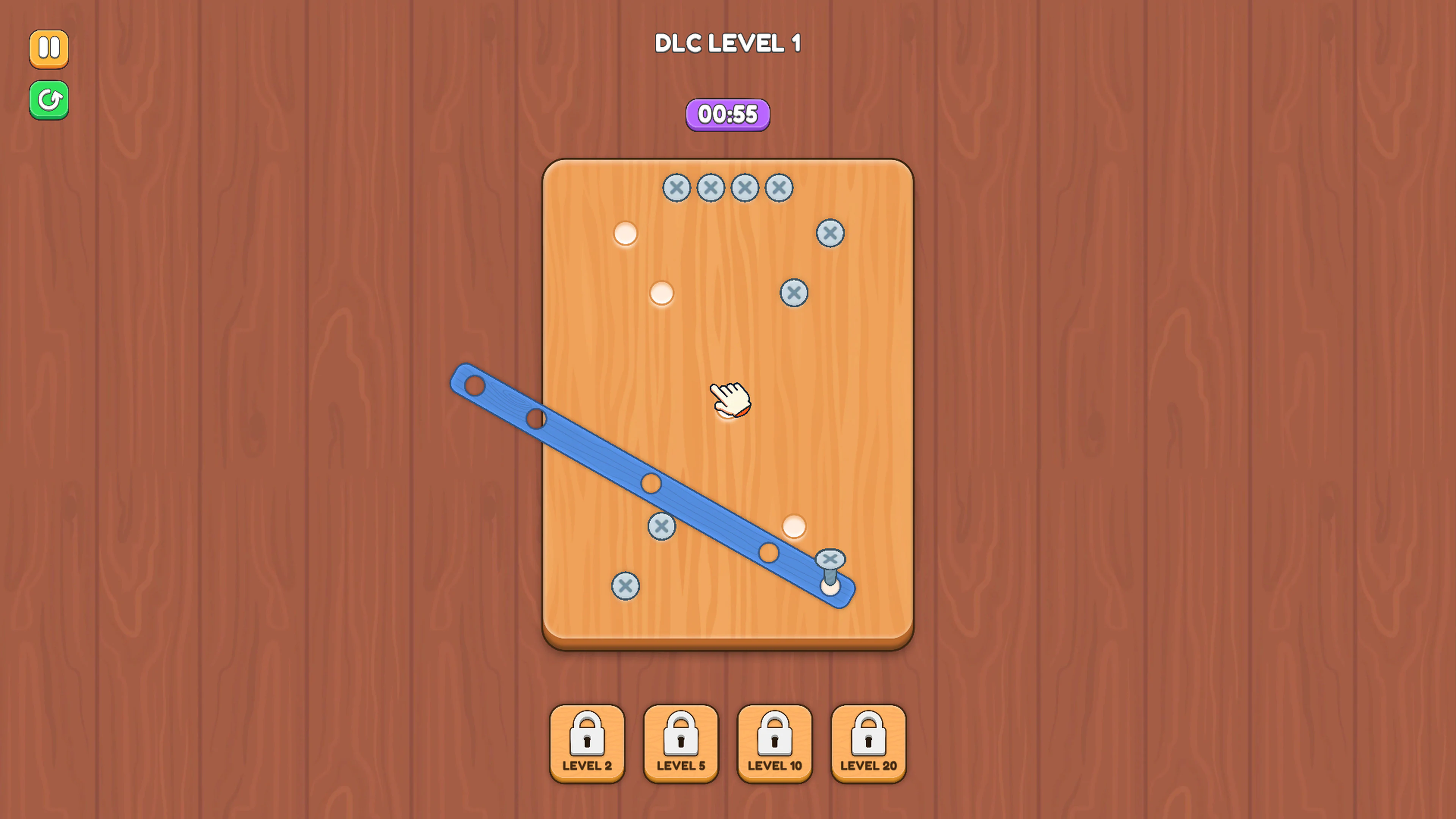1456x819 pixels.
Task: Remove the screw left of the blue plank's lower section
Action: [x=661, y=526]
